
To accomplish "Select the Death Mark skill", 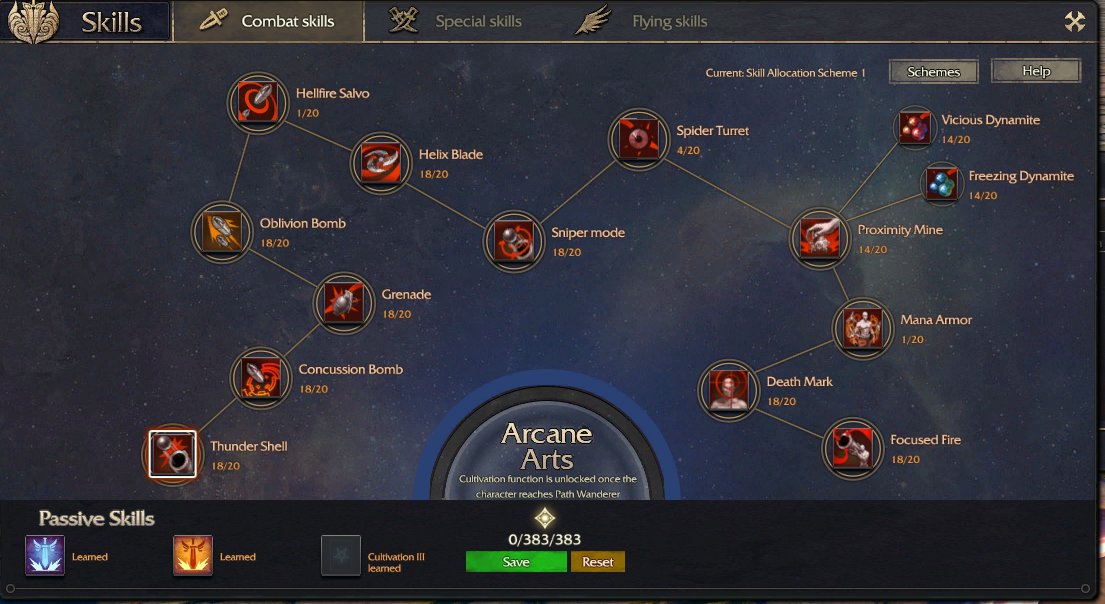I will click(x=728, y=389).
